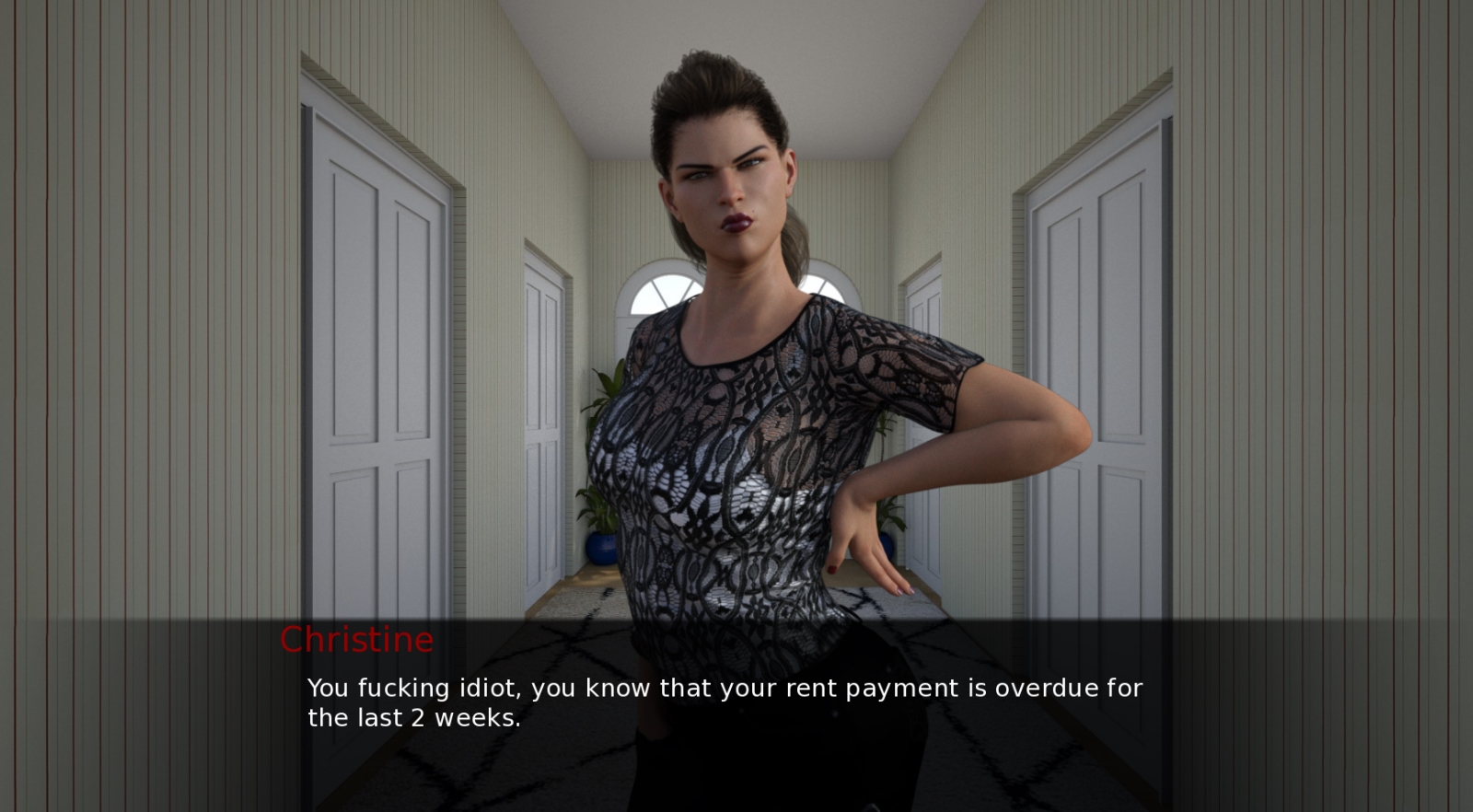Click below the dialogue text to continue
This screenshot has height=812, width=1473.
click(727, 764)
